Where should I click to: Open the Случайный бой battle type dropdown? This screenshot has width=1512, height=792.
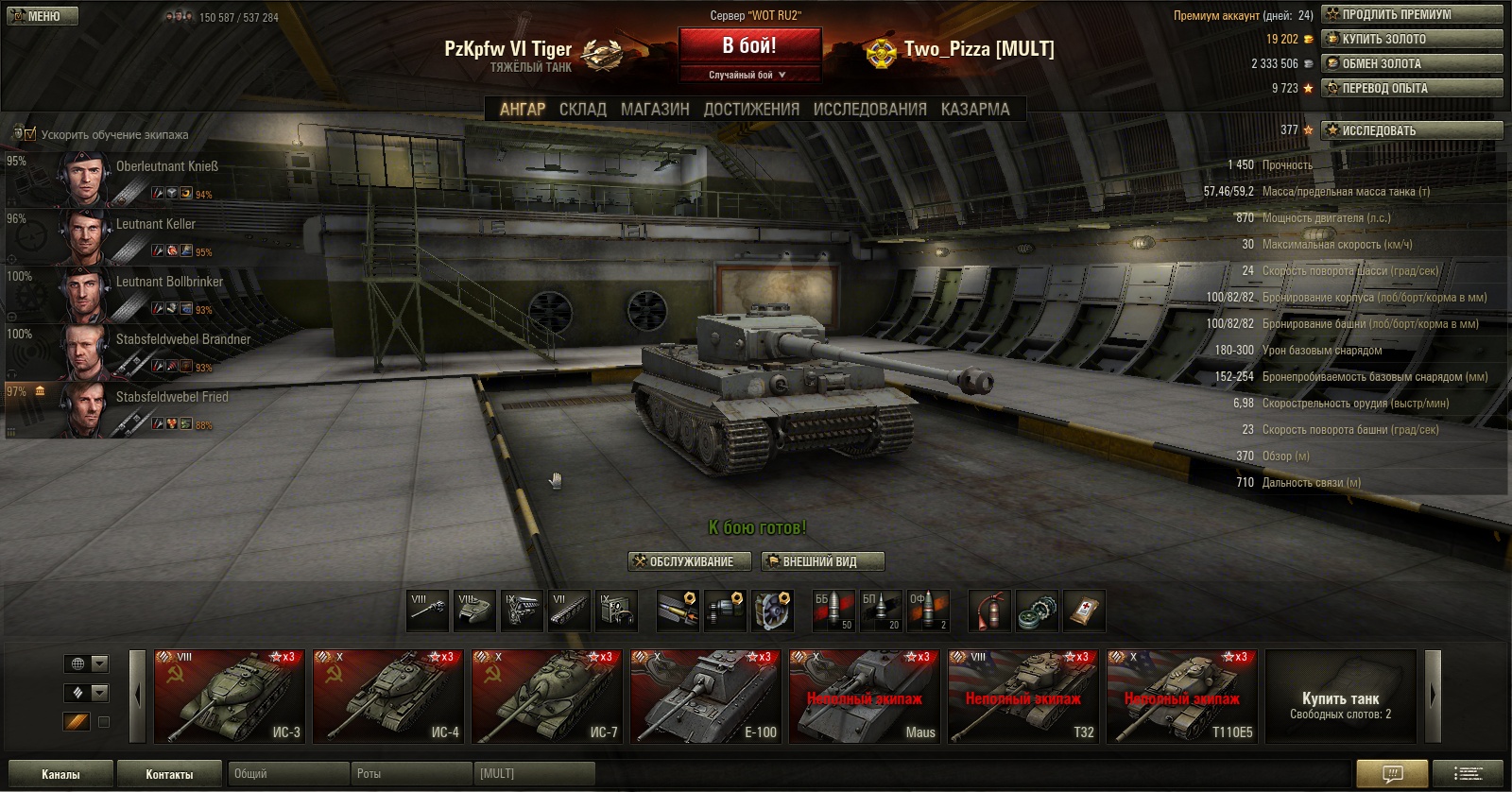(x=748, y=75)
